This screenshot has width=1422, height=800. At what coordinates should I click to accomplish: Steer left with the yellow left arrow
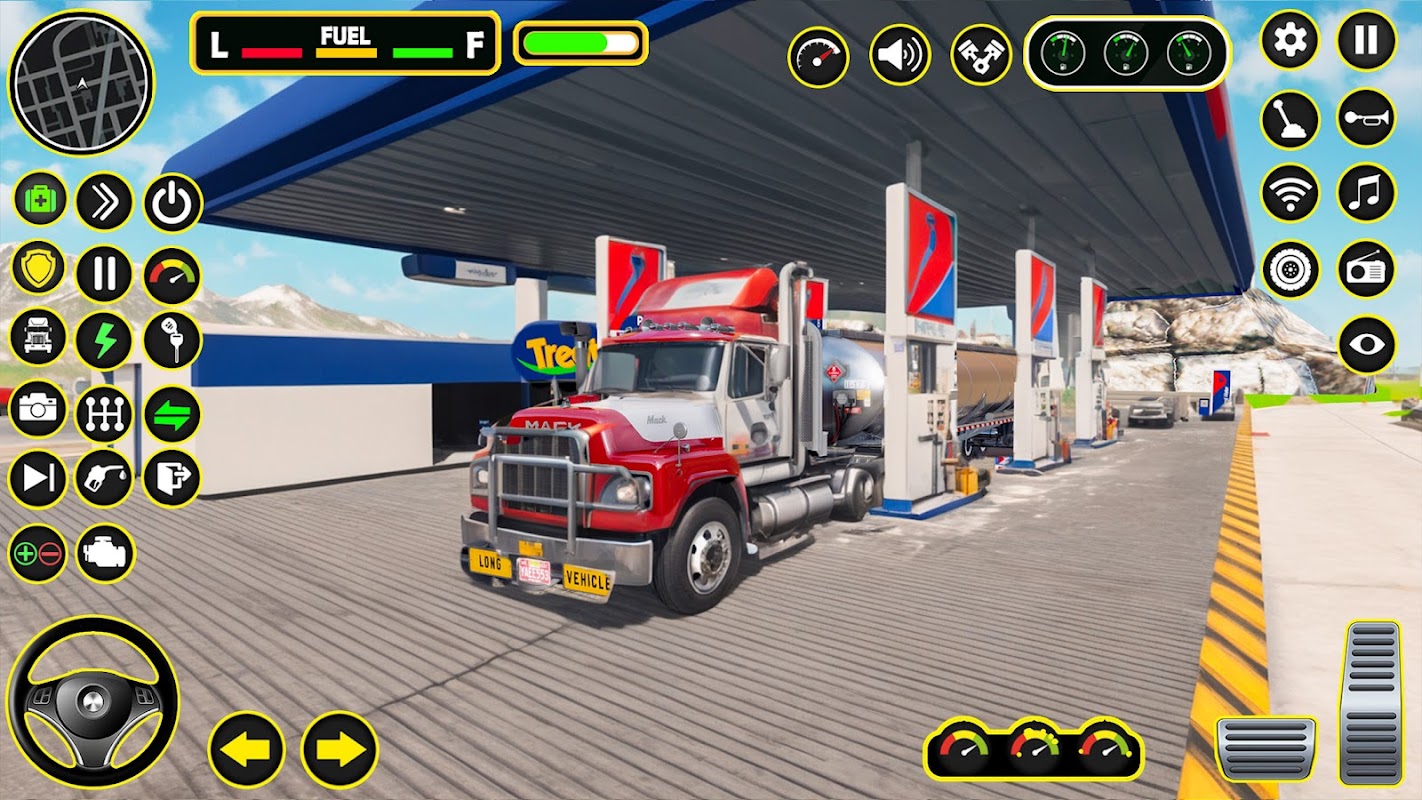point(246,749)
